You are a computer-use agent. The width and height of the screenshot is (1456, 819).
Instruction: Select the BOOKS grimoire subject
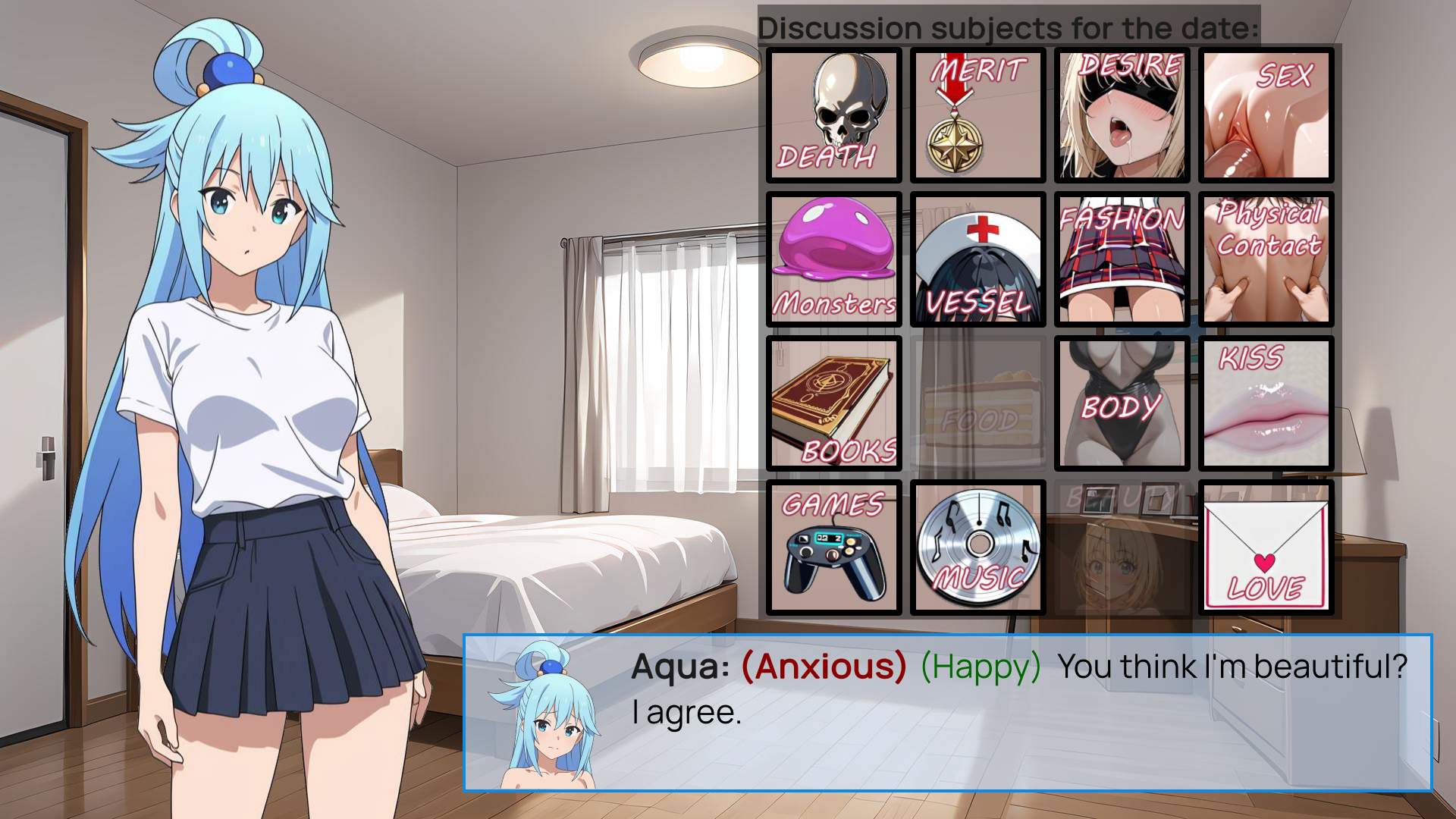coord(833,404)
